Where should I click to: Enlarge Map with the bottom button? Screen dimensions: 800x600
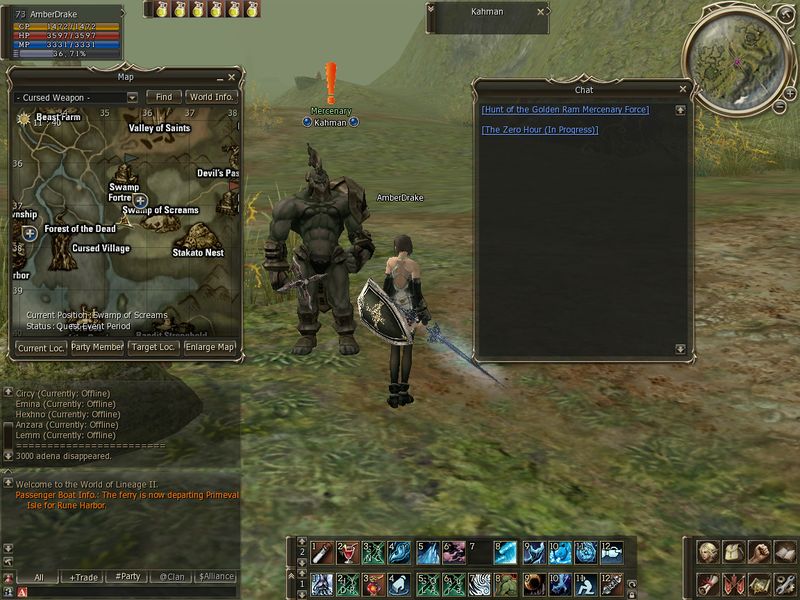(x=209, y=348)
